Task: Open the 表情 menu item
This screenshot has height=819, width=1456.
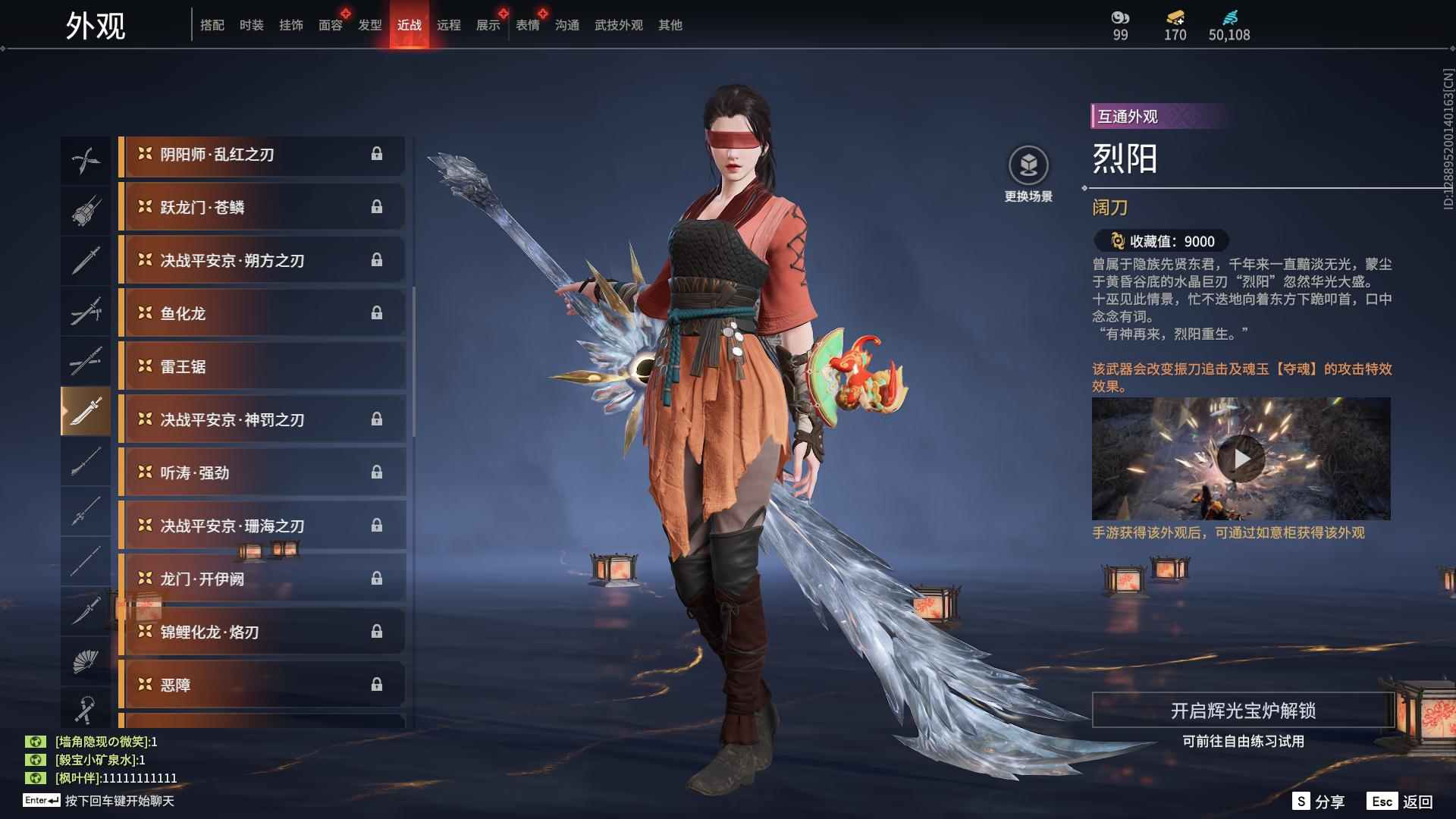Action: click(x=526, y=24)
